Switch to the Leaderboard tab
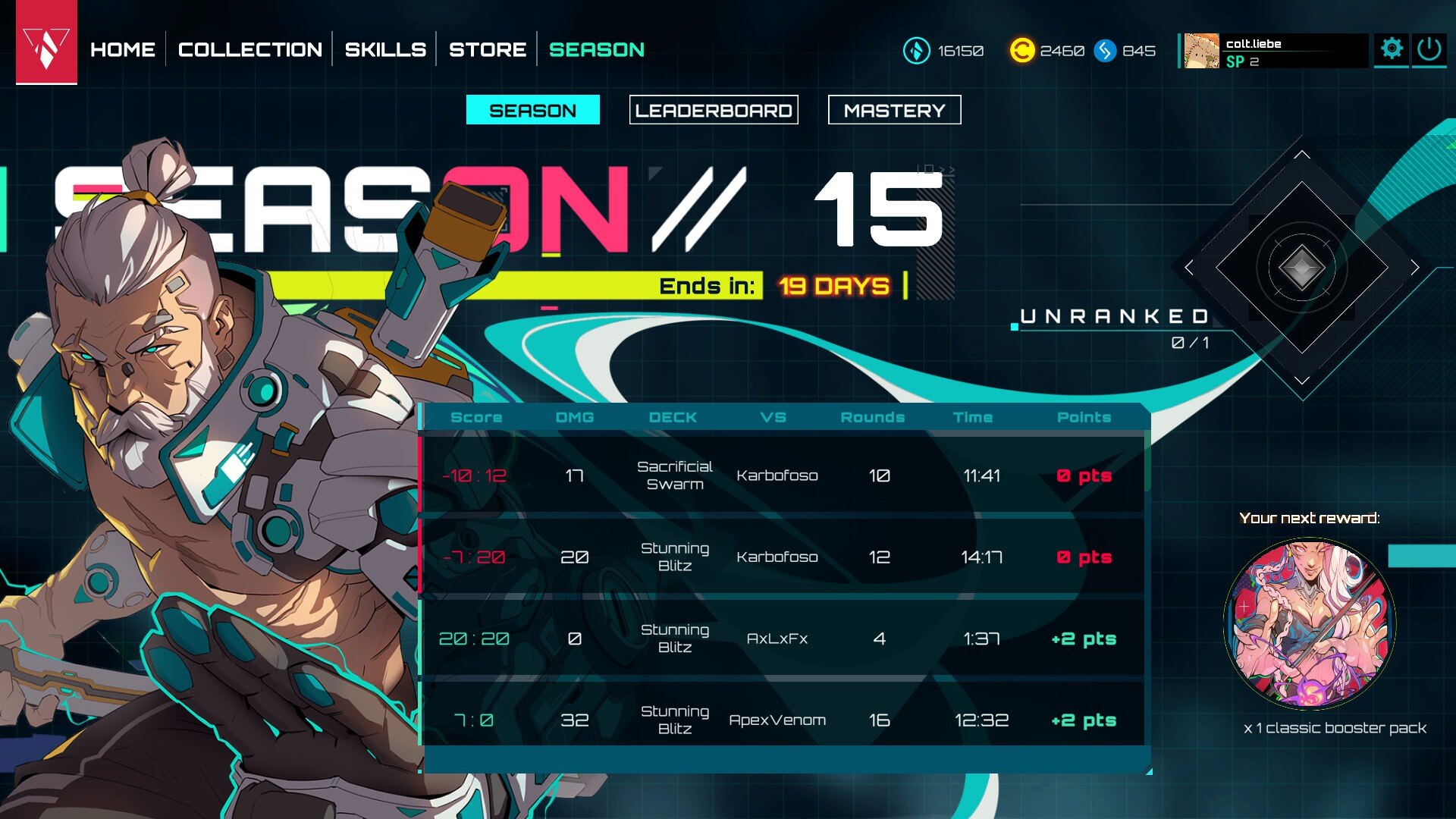This screenshot has width=1456, height=819. (714, 110)
